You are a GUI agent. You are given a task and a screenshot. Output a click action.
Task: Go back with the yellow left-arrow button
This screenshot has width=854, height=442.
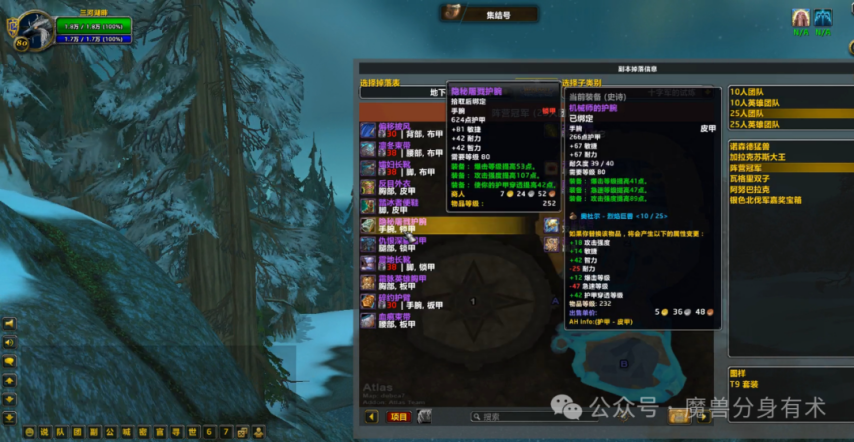372,417
